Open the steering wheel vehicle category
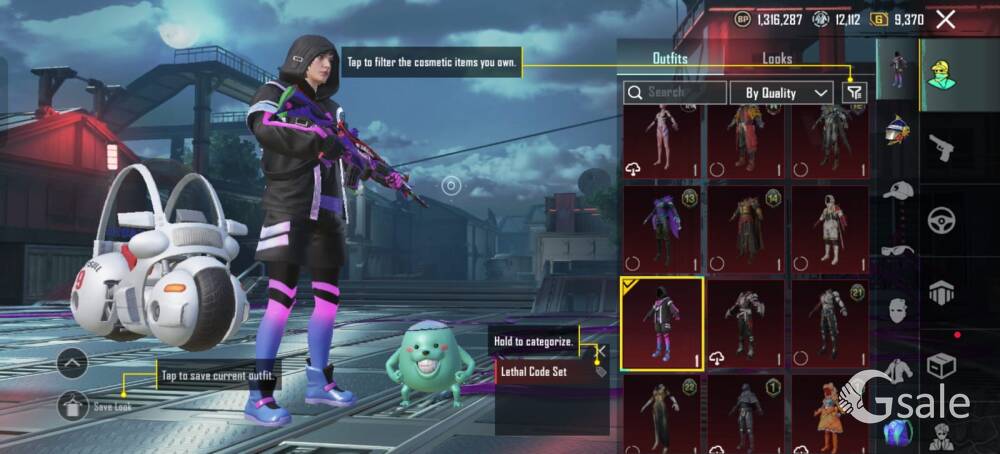This screenshot has height=454, width=1000. pyautogui.click(x=941, y=220)
